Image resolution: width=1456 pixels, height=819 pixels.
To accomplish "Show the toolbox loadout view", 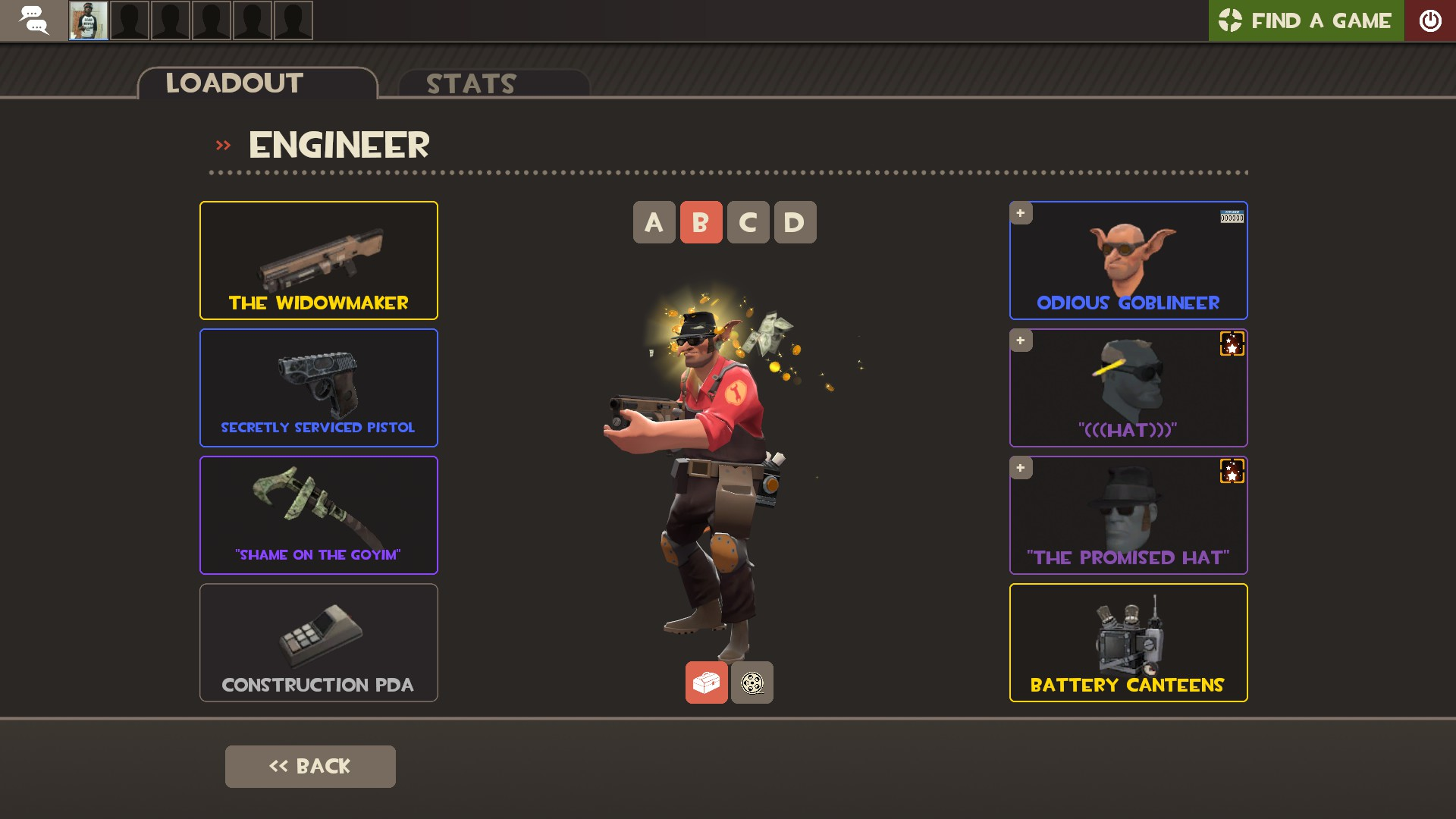I will pyautogui.click(x=706, y=682).
